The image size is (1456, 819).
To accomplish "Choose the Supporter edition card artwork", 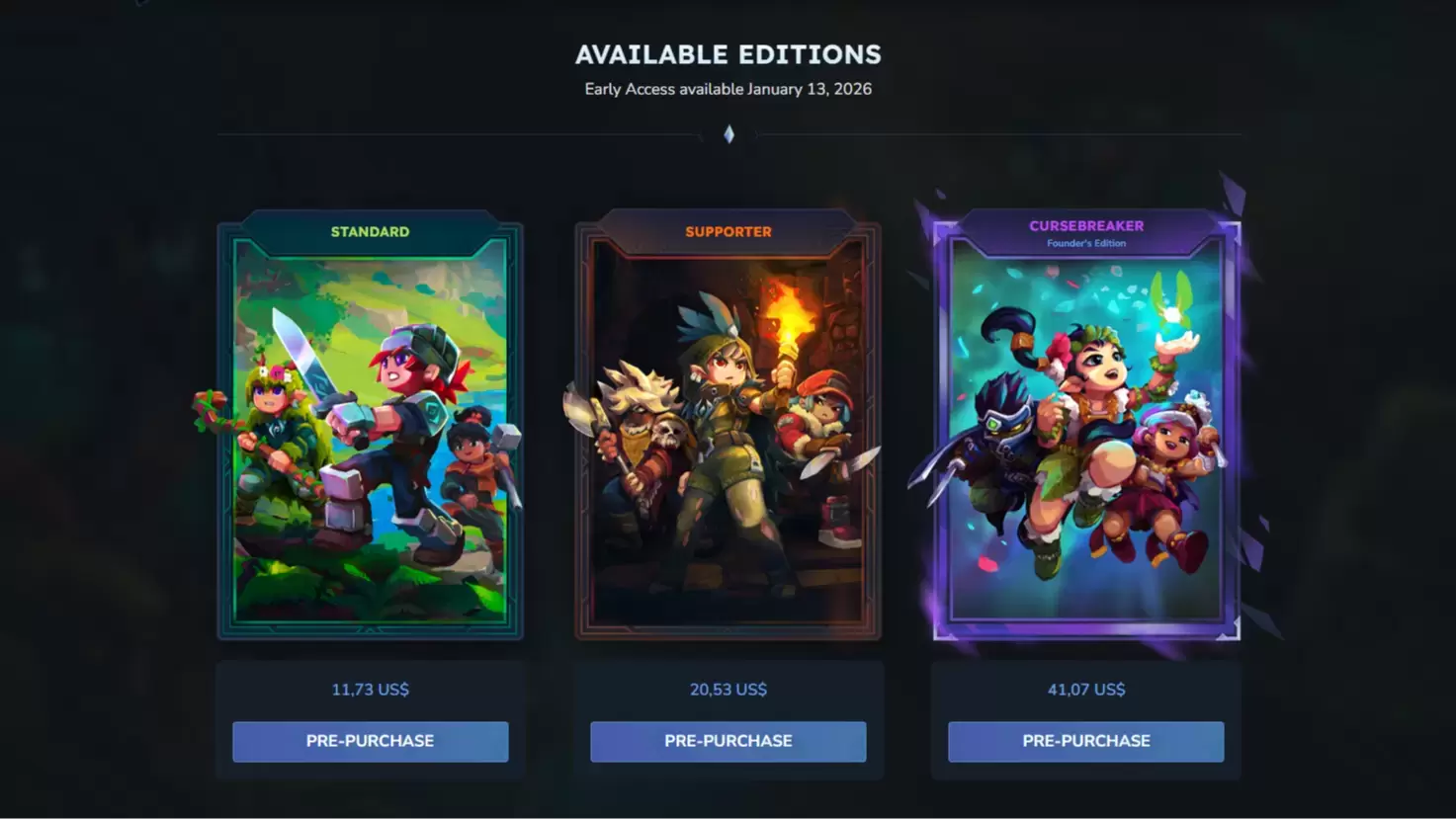I will (x=728, y=435).
